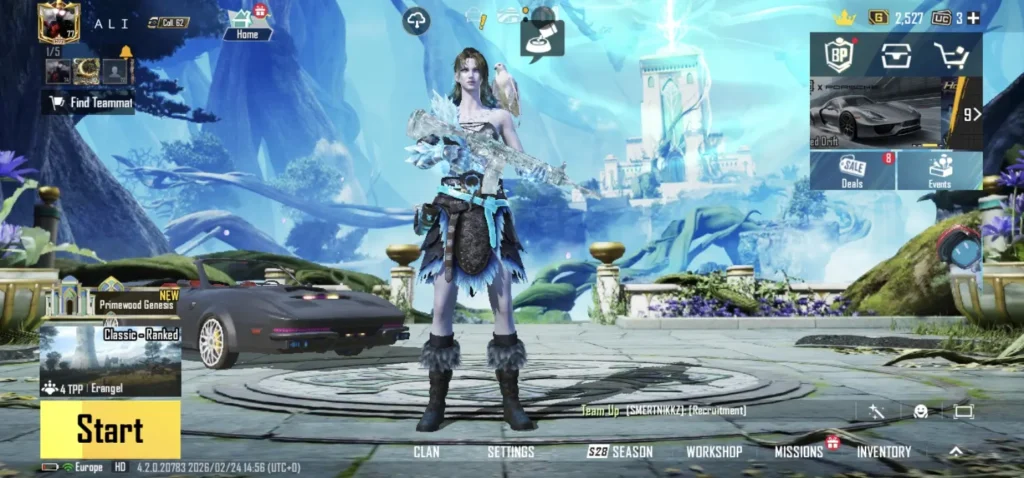Open the BP Royale Pass icon
This screenshot has height=478, width=1024.
(838, 55)
